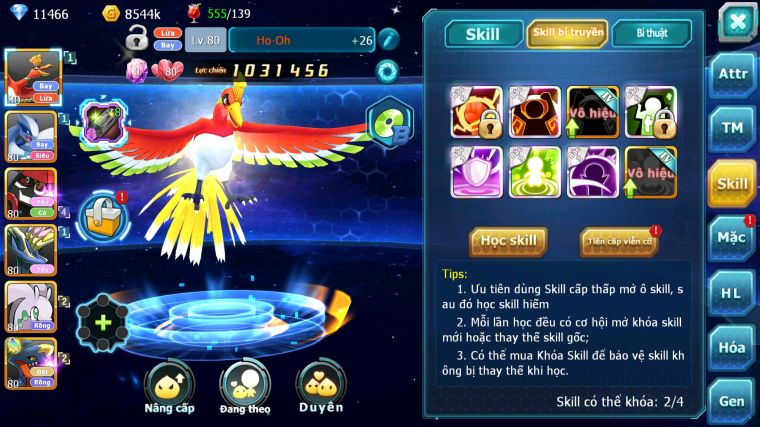Switch to the HL side tab
Viewport: 760px width, 427px height.
pos(732,293)
